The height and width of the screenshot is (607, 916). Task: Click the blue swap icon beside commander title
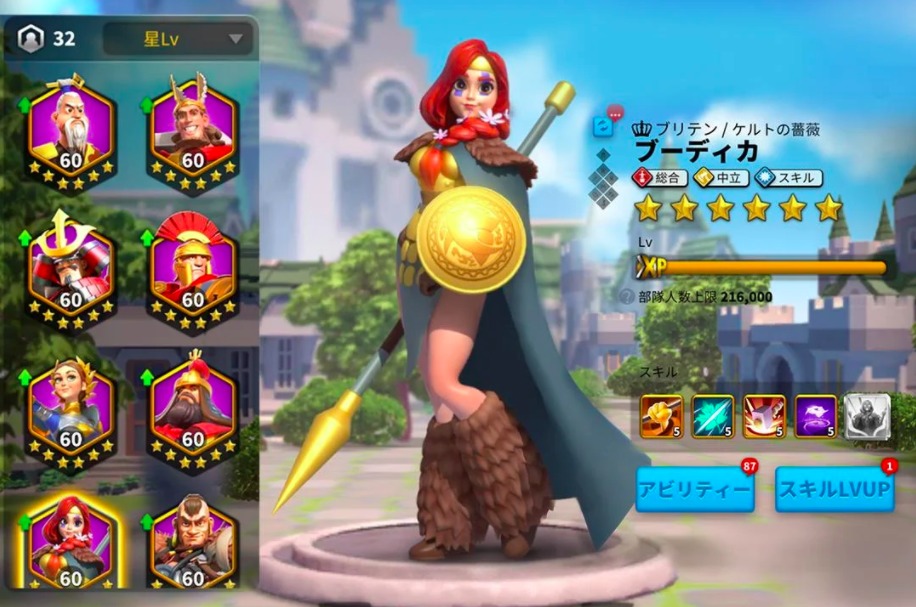(x=602, y=126)
